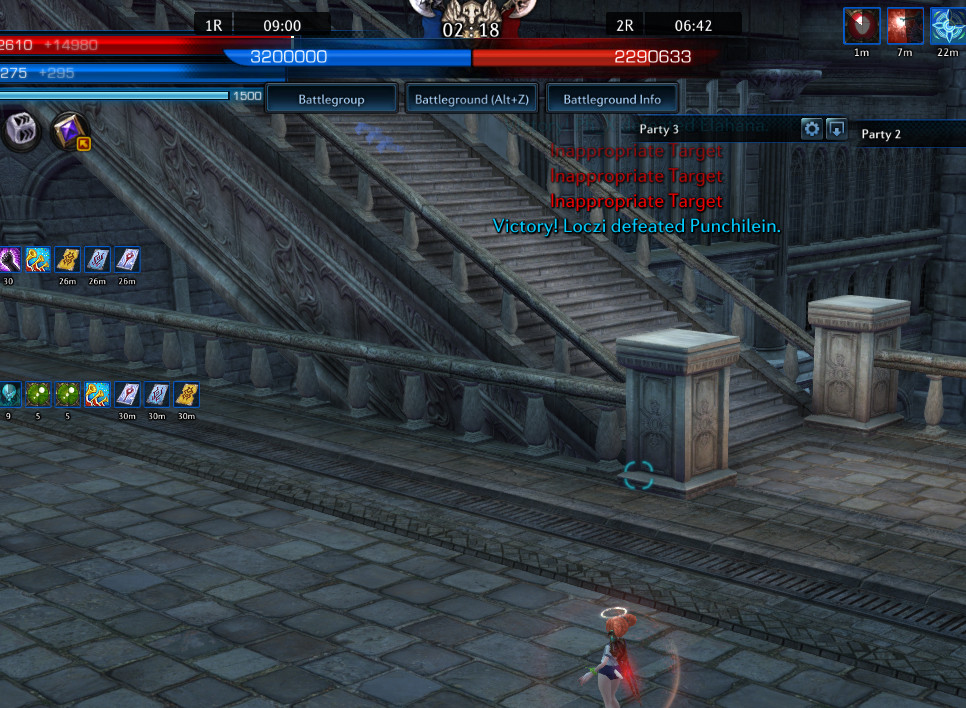Inspect the red burst buff, 7m left
Screen dimensions: 966x708
[x=905, y=26]
